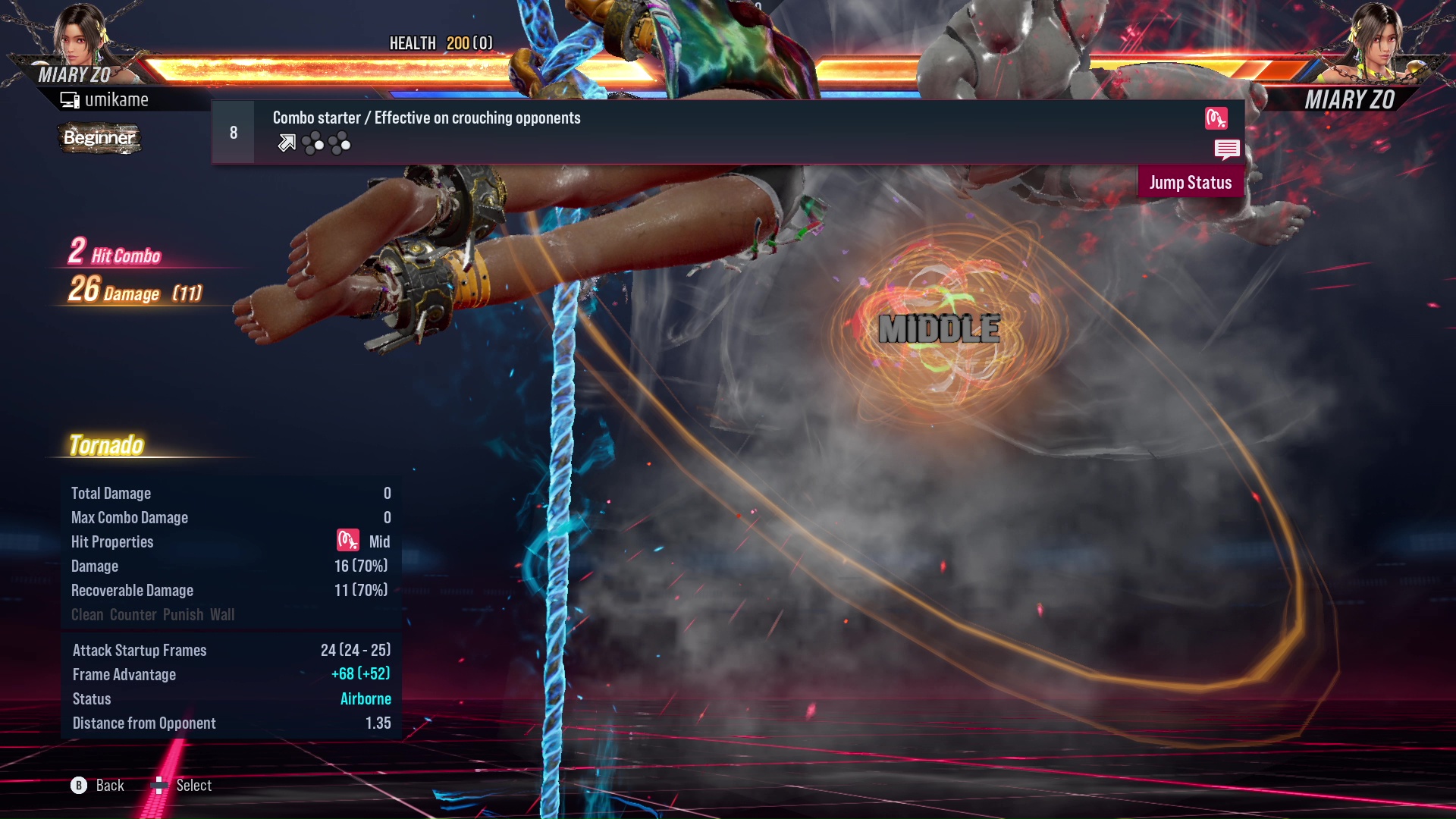
Task: Click the Back button prompt
Action: [x=95, y=786]
